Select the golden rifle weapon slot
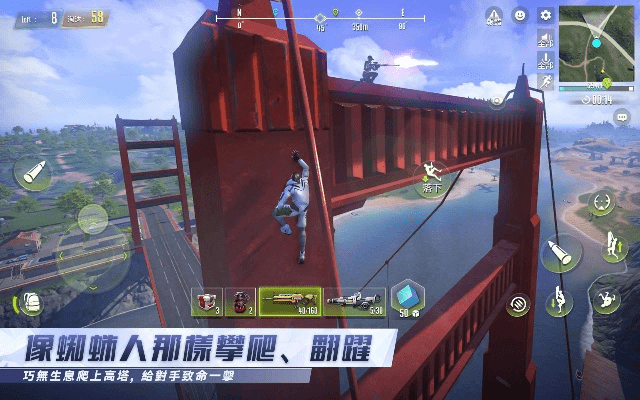Image resolution: width=640 pixels, height=400 pixels. click(x=290, y=300)
